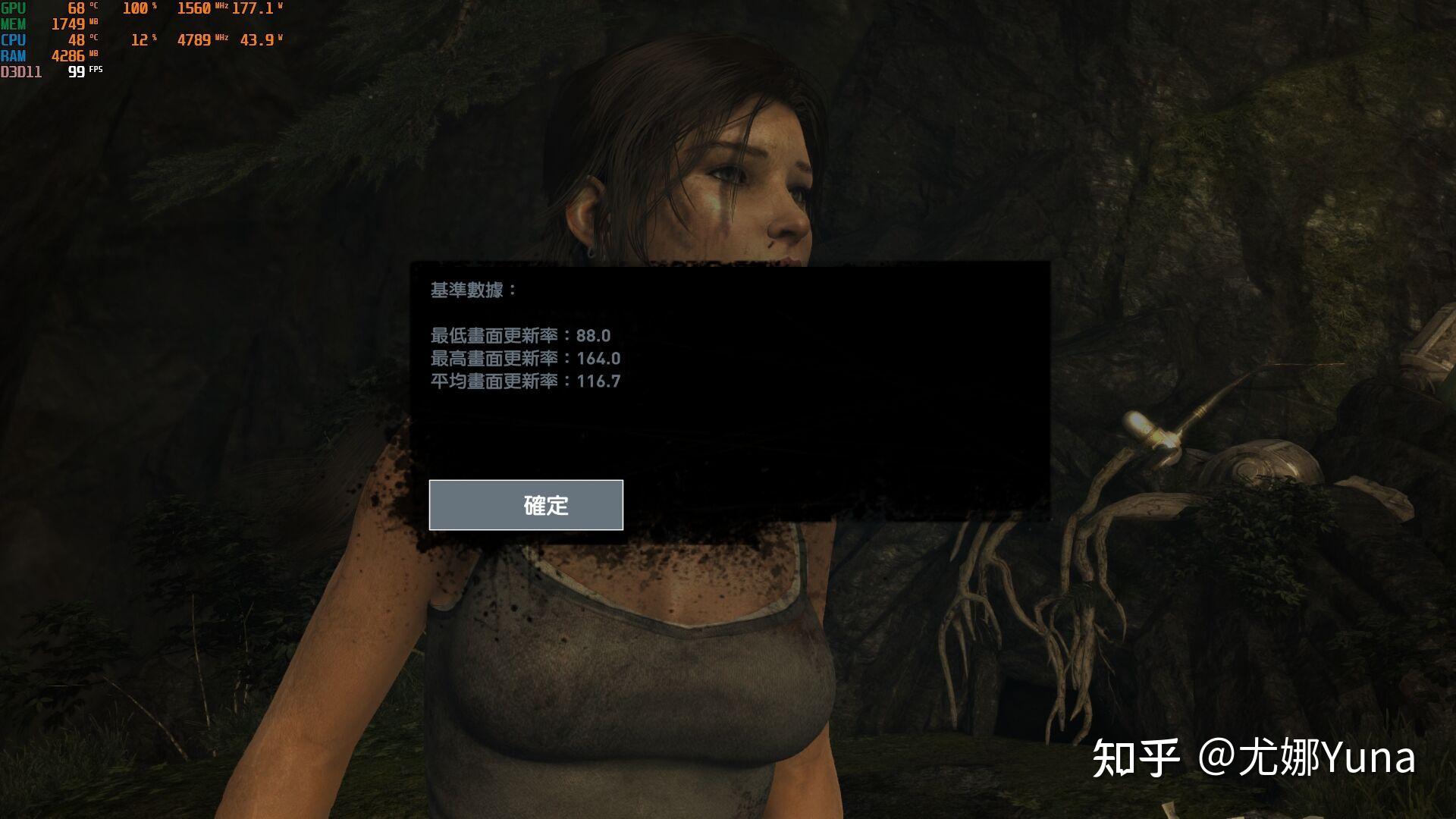Select the minimum framerate line showing 88.0
This screenshot has height=819, width=1456.
[522, 336]
